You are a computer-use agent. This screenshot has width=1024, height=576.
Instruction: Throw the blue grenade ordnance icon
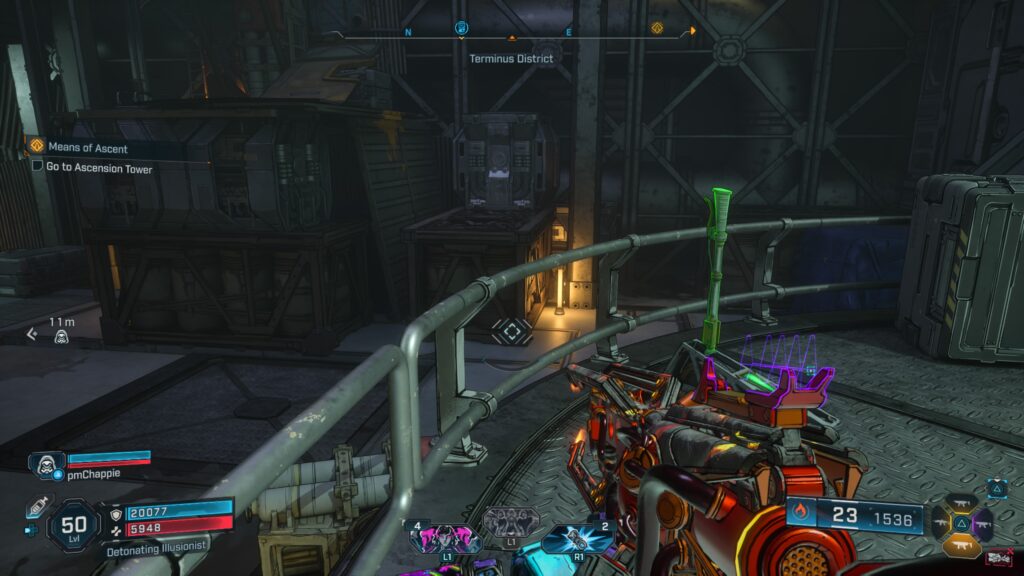pos(567,540)
